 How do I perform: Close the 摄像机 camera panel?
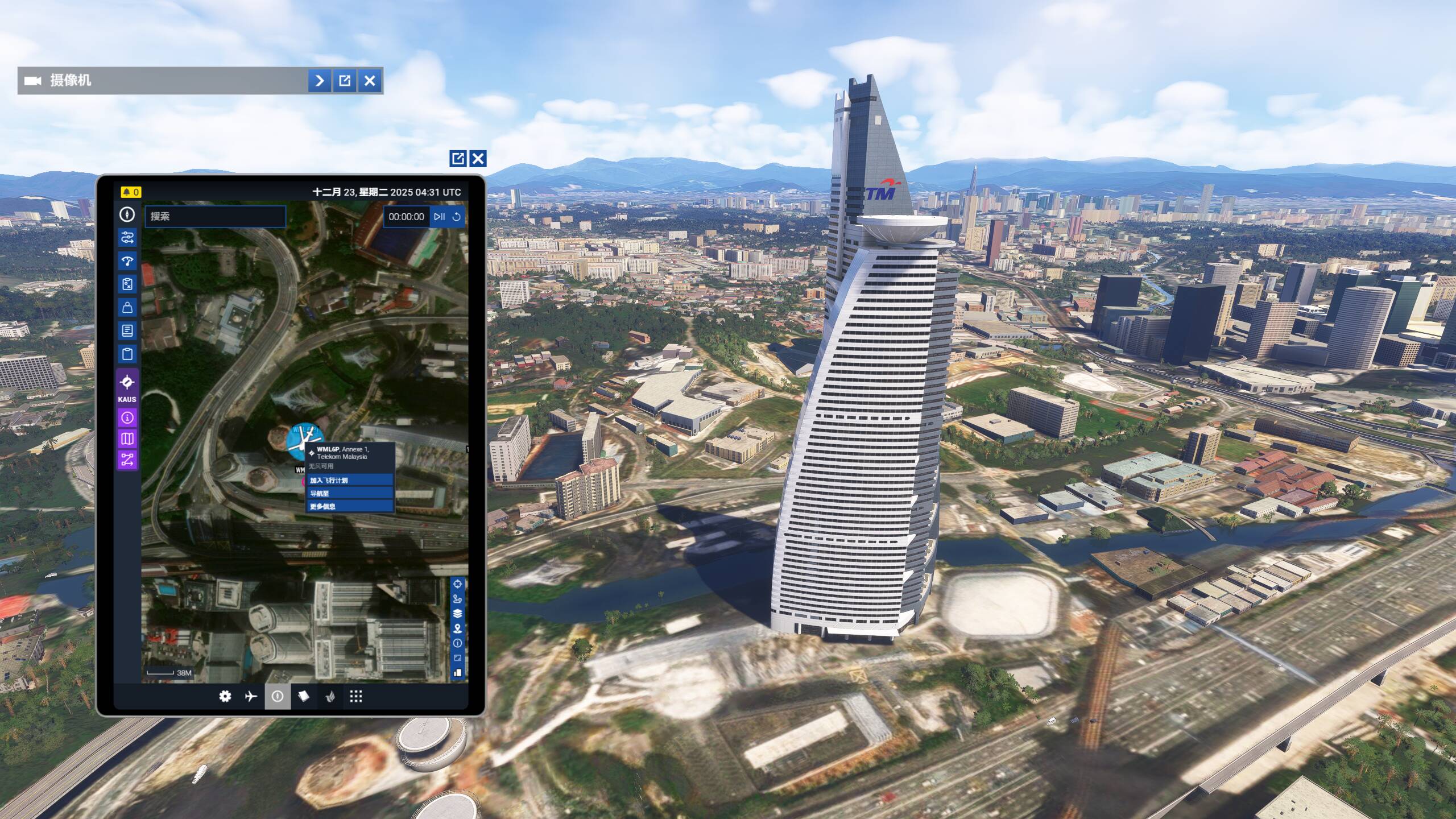coord(370,81)
